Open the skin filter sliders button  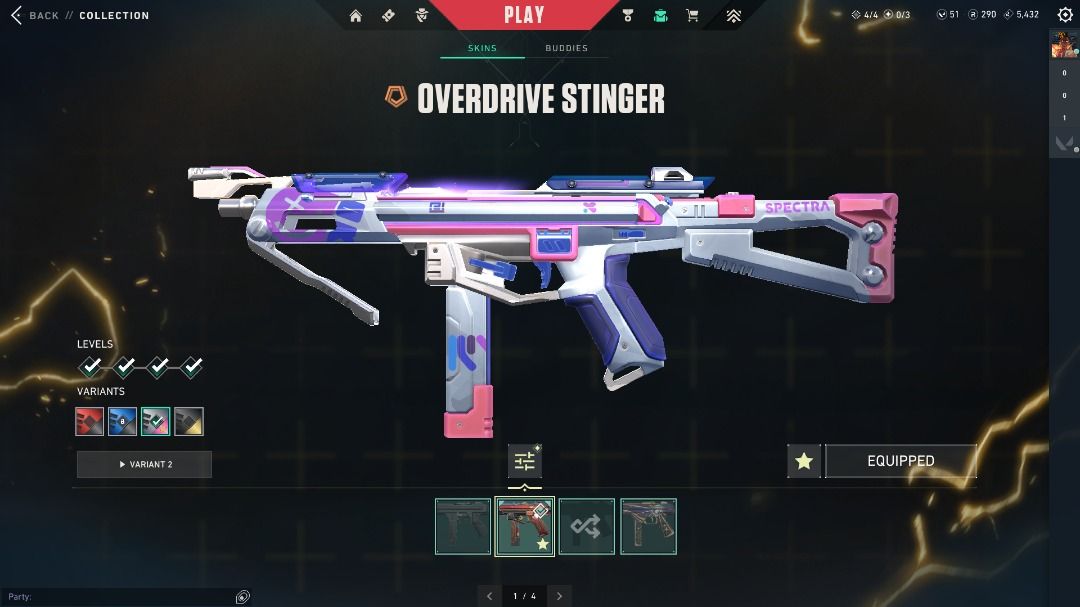524,461
